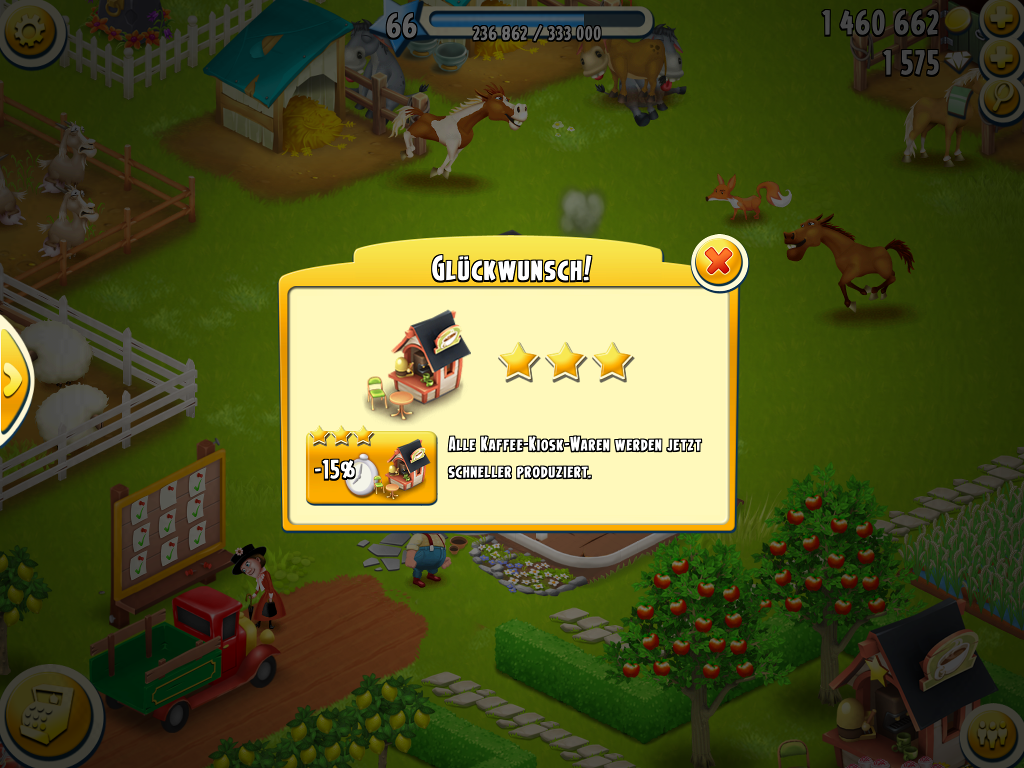Open the settings gear menu
The width and height of the screenshot is (1024, 768).
[27, 31]
